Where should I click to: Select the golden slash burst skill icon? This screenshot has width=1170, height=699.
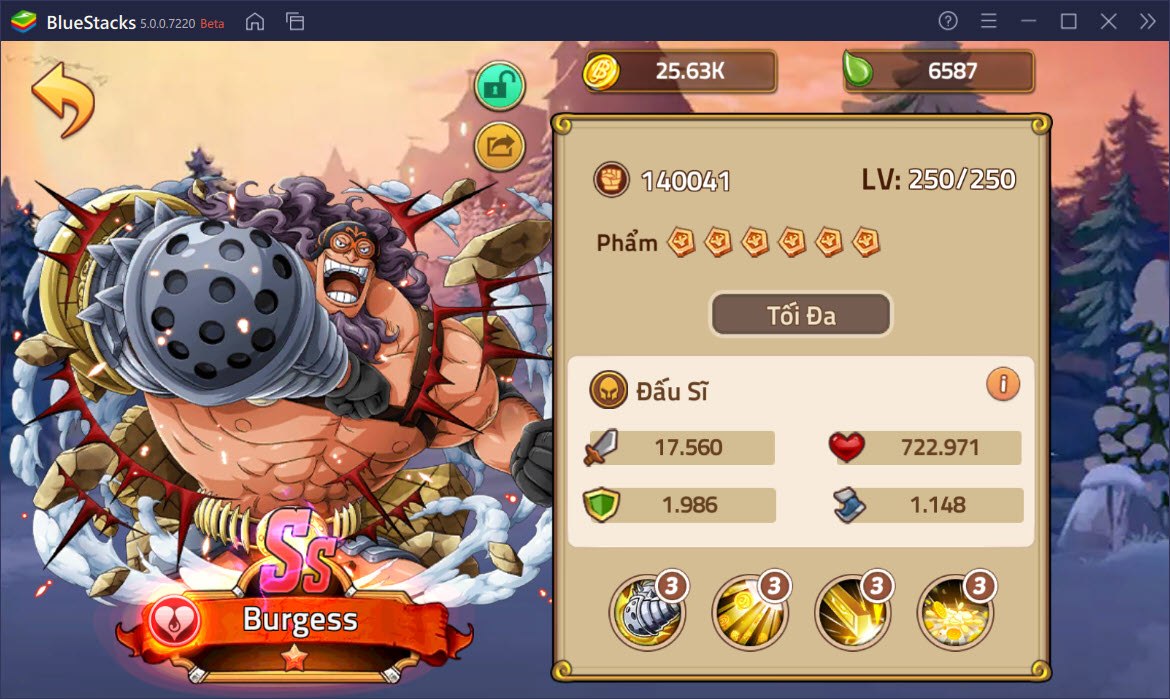(852, 610)
